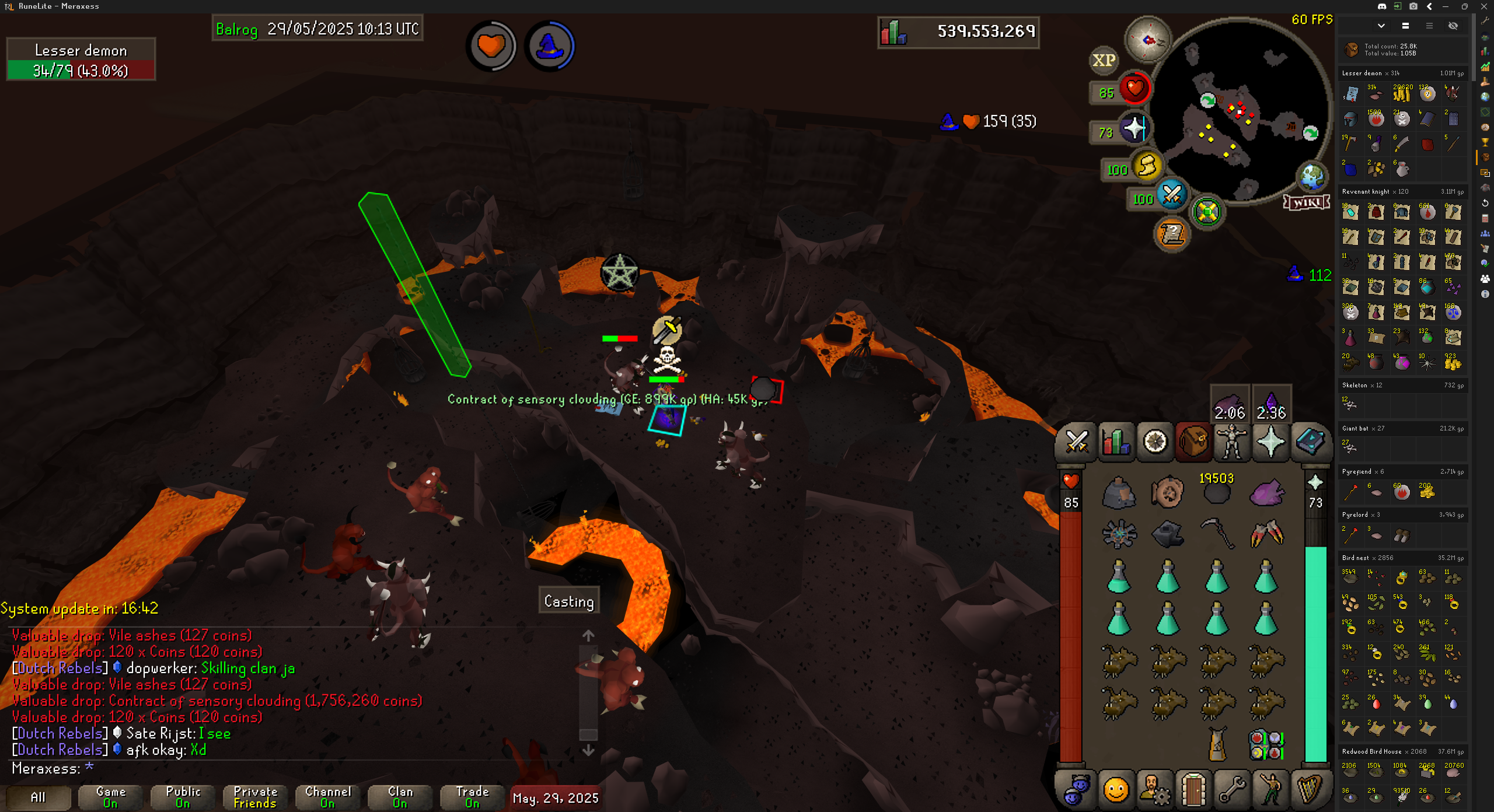Screen dimensions: 1494x812
Task: Select the All chat tab
Action: 38,797
